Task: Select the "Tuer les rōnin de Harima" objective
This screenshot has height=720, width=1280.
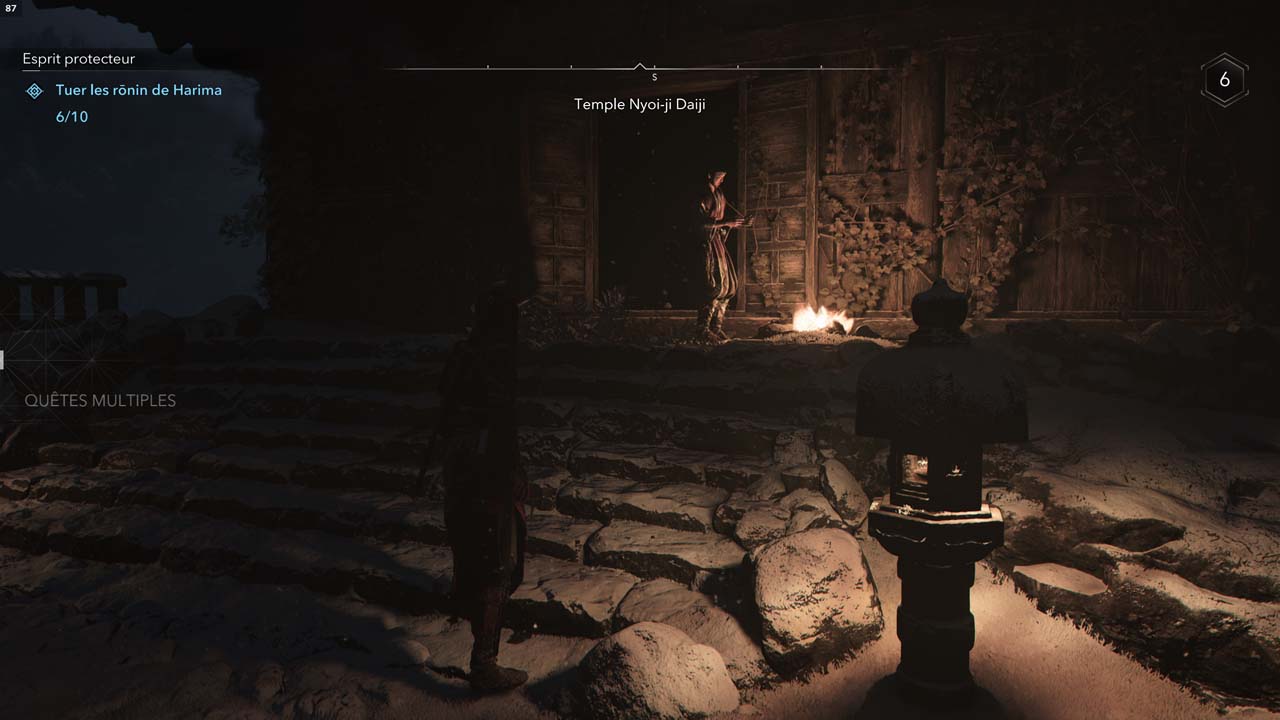Action: pyautogui.click(x=138, y=90)
